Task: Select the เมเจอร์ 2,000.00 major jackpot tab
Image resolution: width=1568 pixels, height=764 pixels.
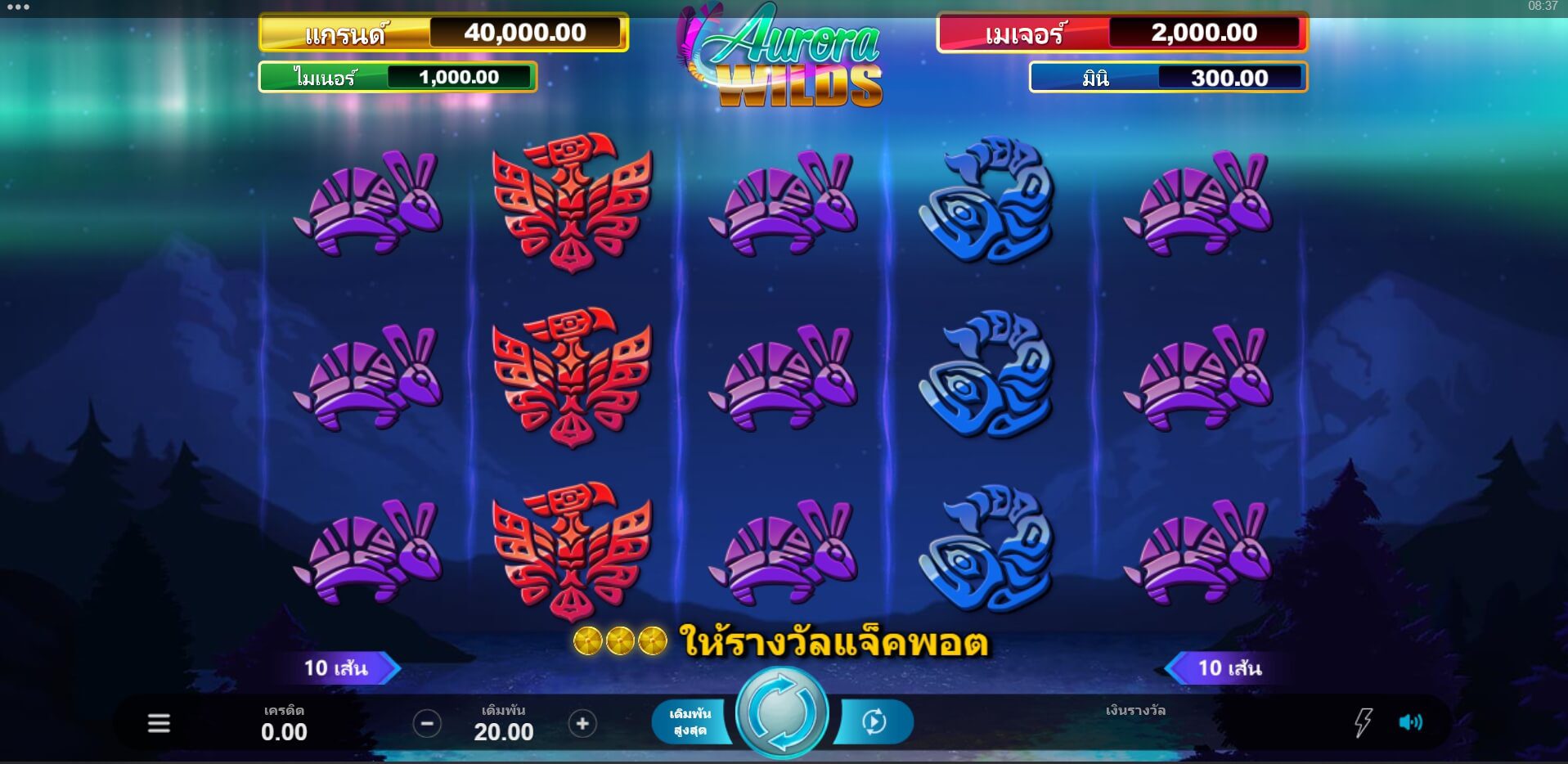Action: [1121, 33]
